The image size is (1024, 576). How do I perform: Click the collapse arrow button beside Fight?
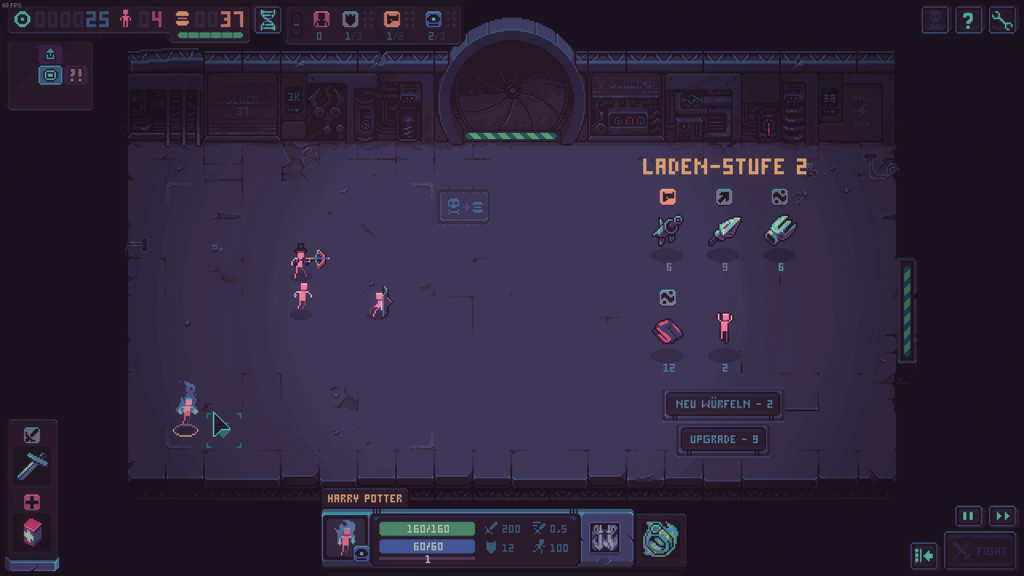click(924, 554)
